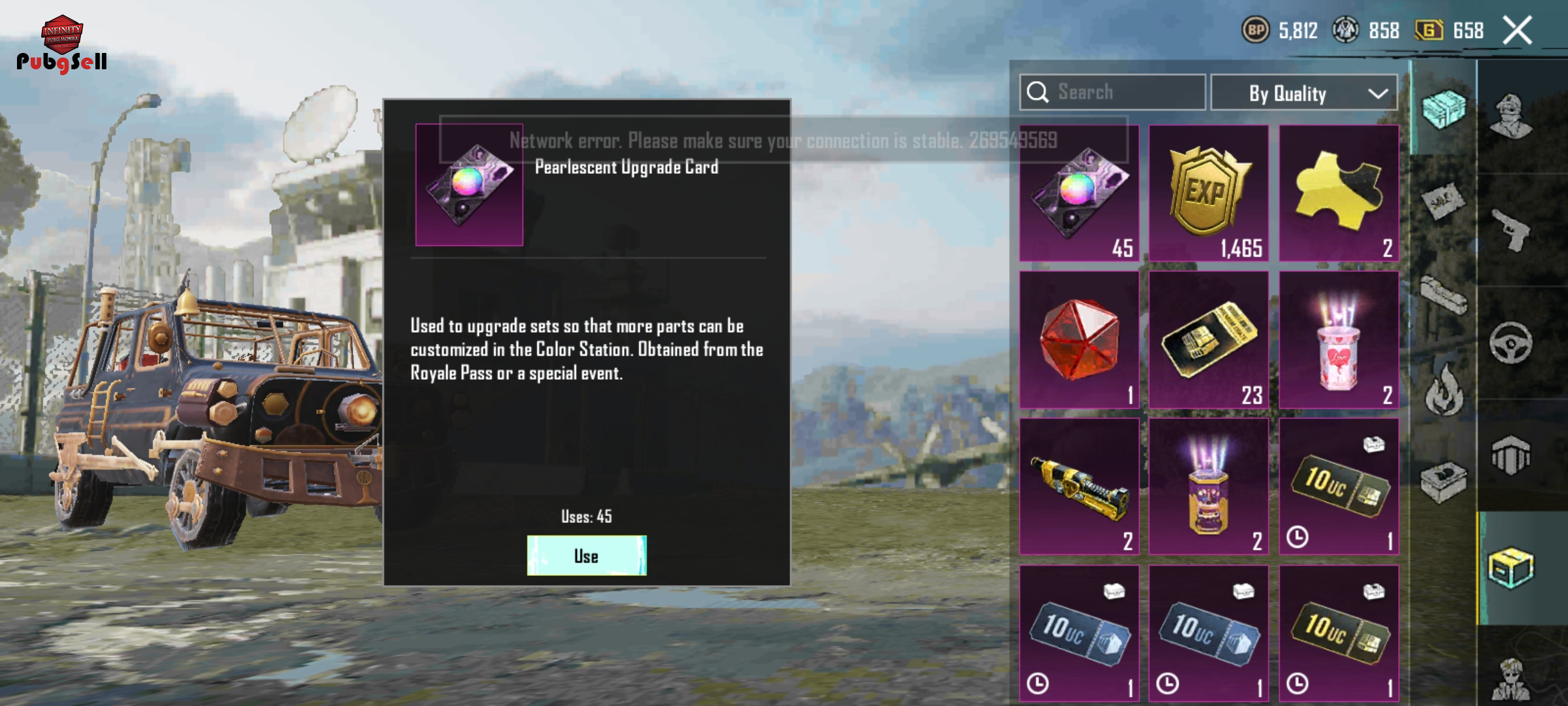1568x706 pixels.
Task: Close the inventory screen
Action: 1517,31
